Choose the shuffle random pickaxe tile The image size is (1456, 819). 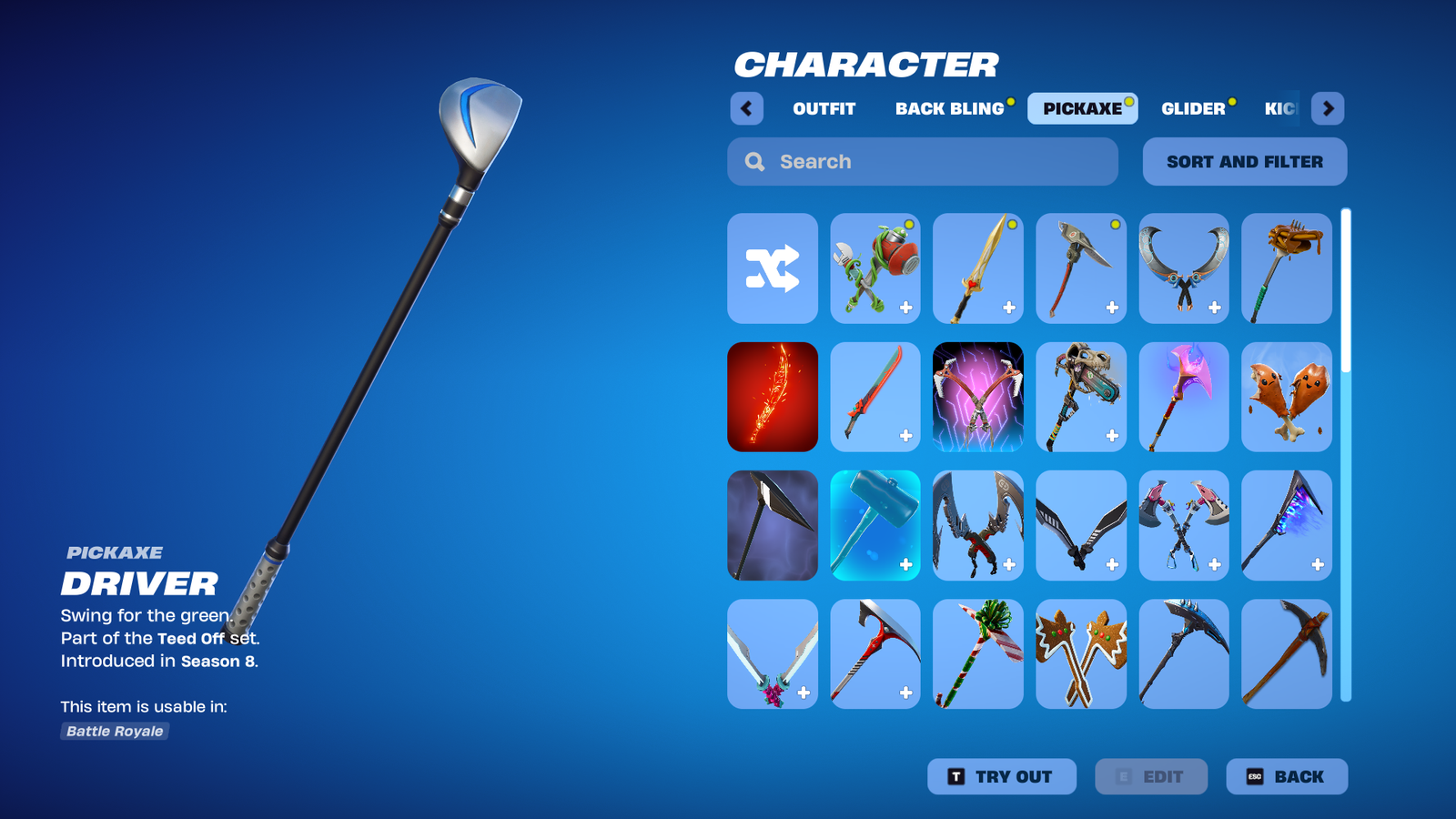pos(773,268)
